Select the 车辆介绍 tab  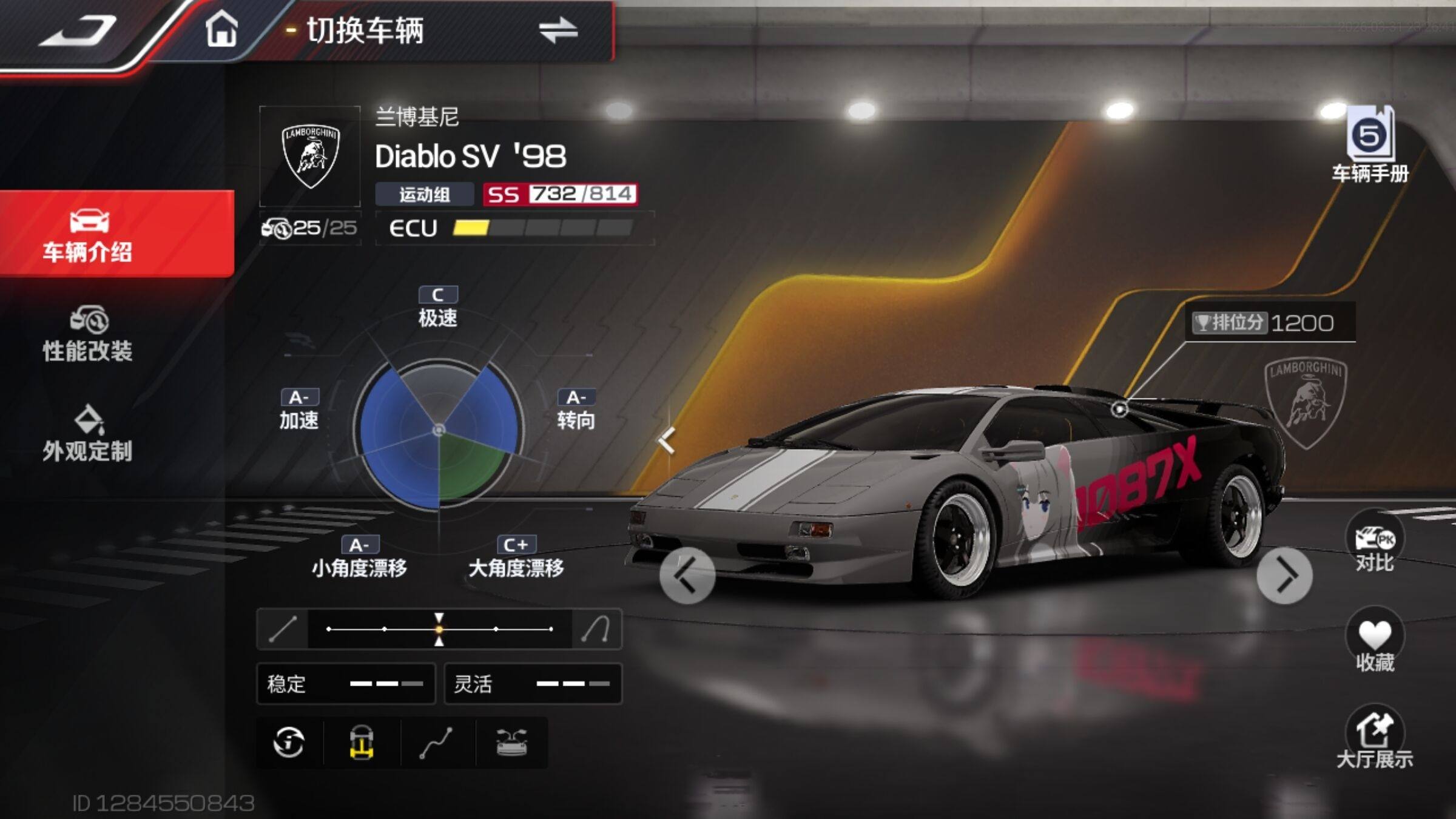tap(89, 234)
